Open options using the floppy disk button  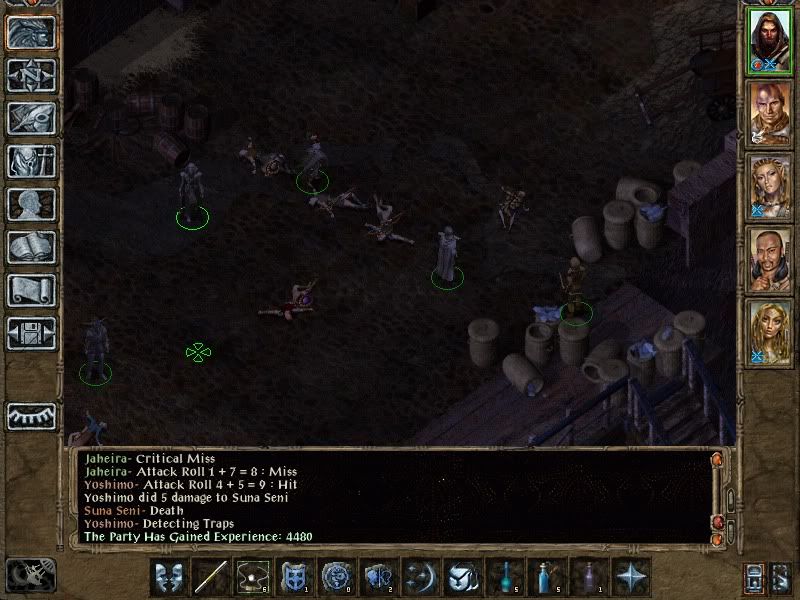click(31, 333)
